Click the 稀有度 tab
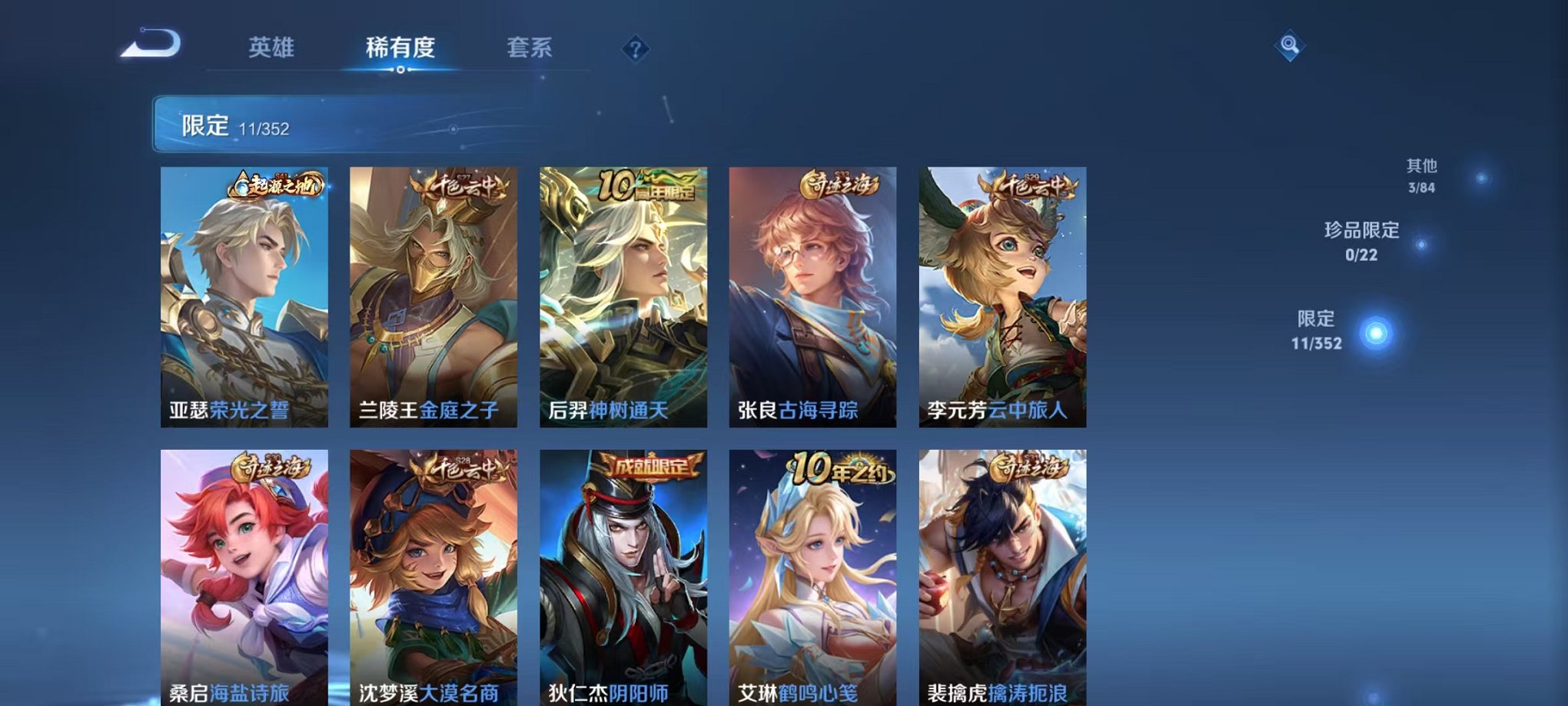The image size is (1568, 706). pyautogui.click(x=400, y=48)
